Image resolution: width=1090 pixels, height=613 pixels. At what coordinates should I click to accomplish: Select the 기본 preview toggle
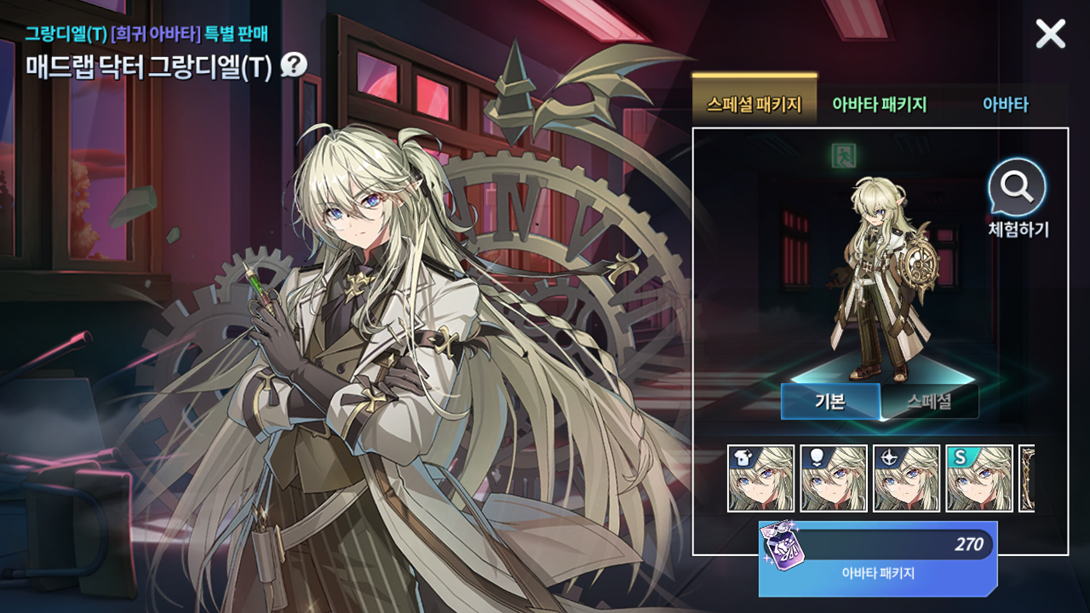[830, 402]
